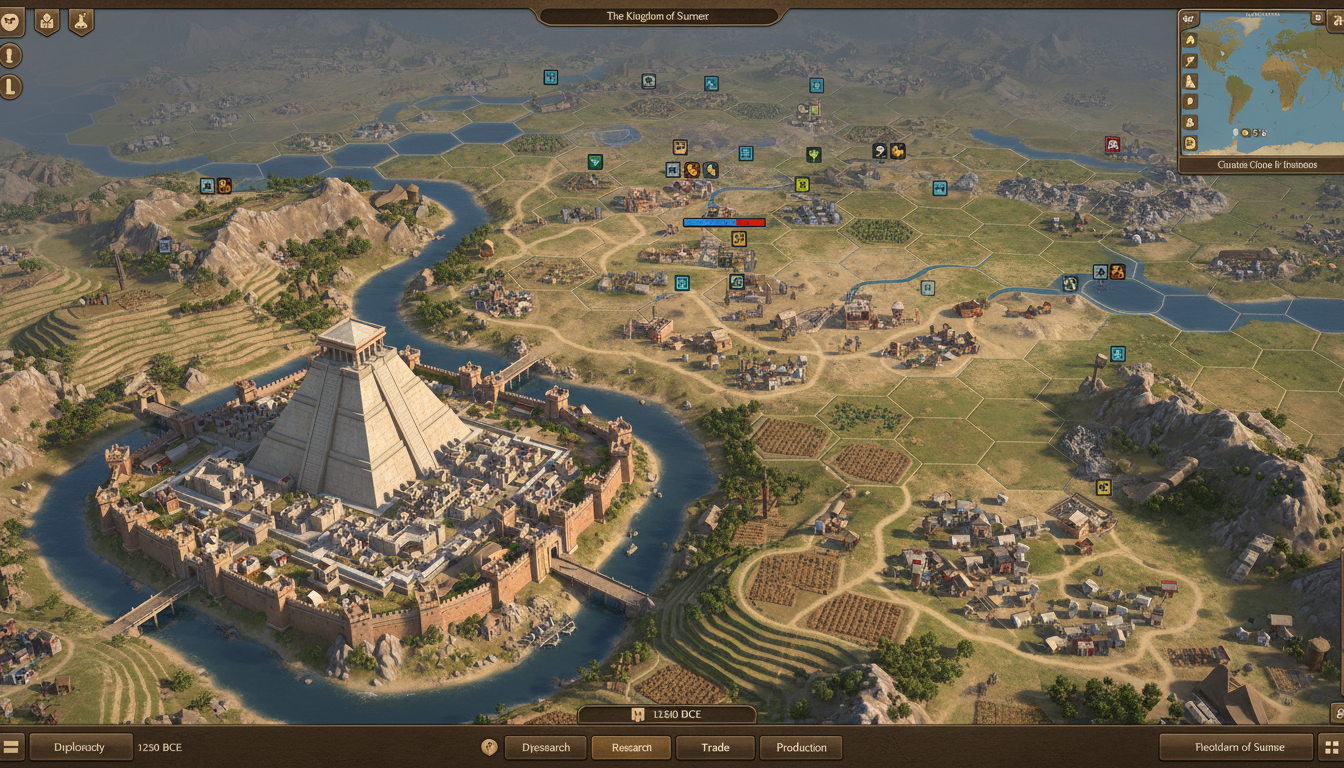Click the Research button

click(x=631, y=747)
